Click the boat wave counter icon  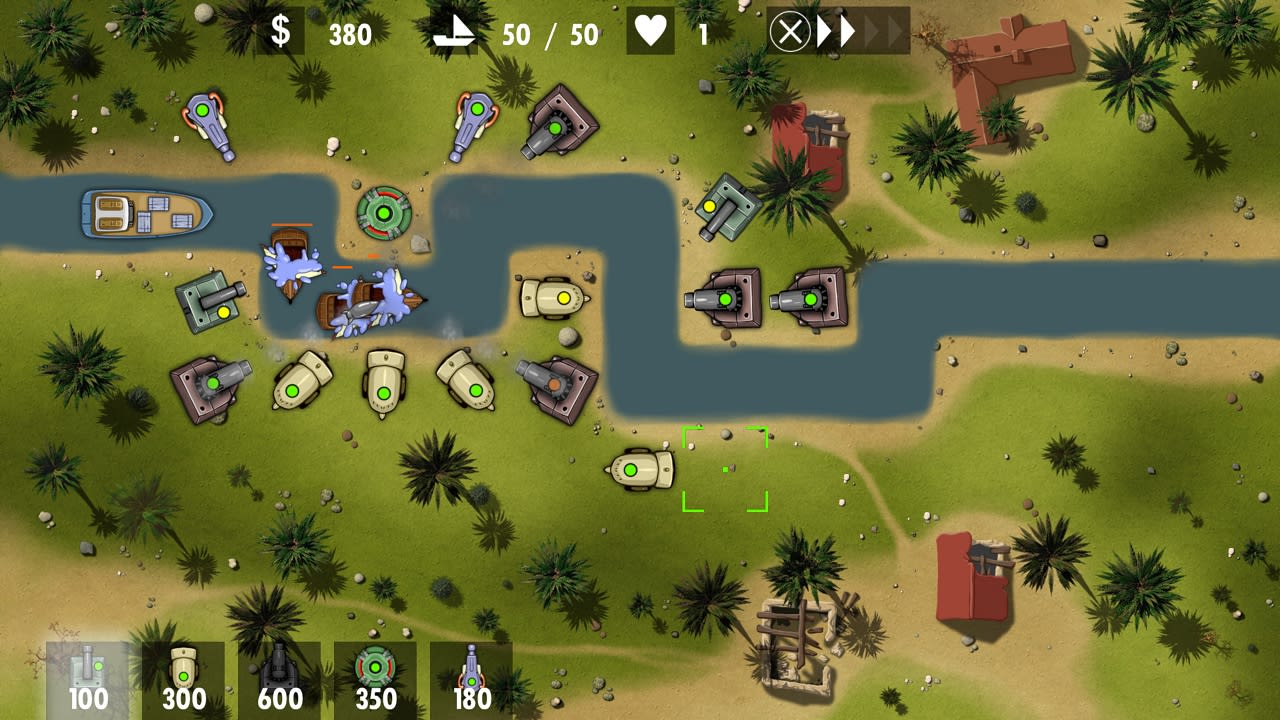tap(453, 32)
